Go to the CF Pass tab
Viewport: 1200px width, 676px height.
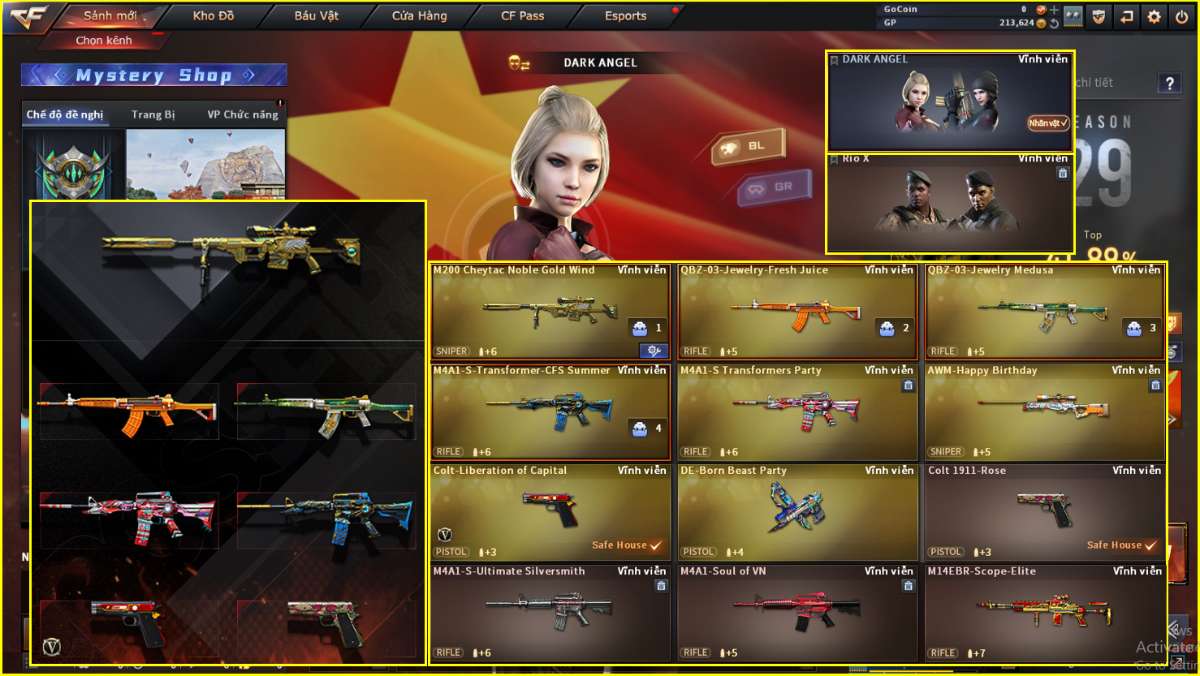pyautogui.click(x=523, y=16)
